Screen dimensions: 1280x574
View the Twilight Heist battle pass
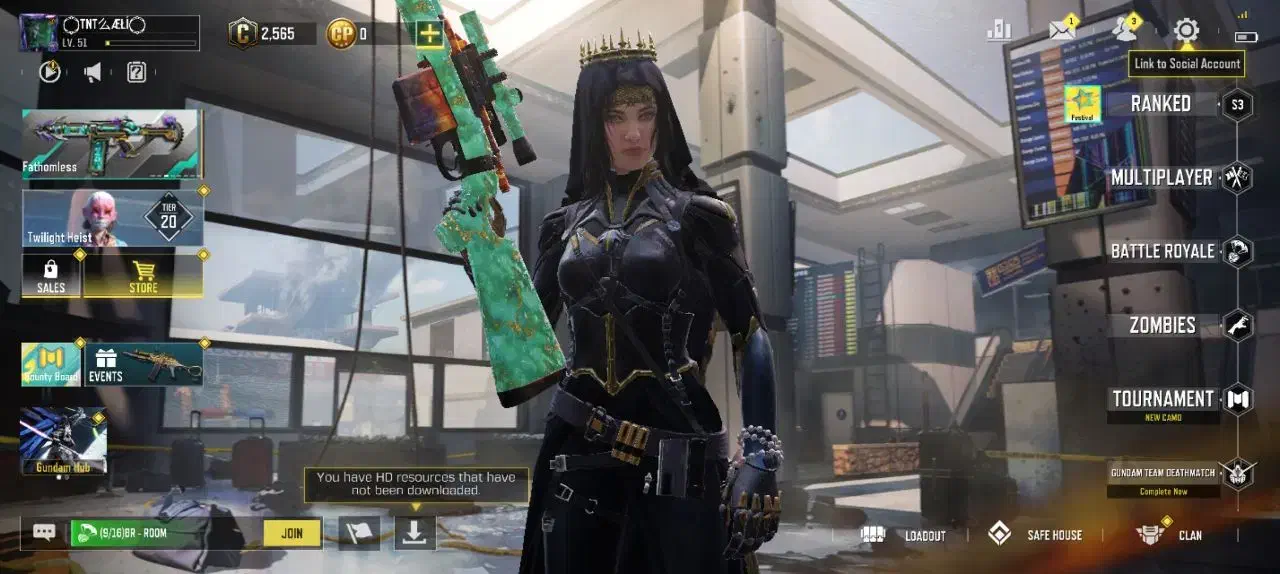point(112,217)
